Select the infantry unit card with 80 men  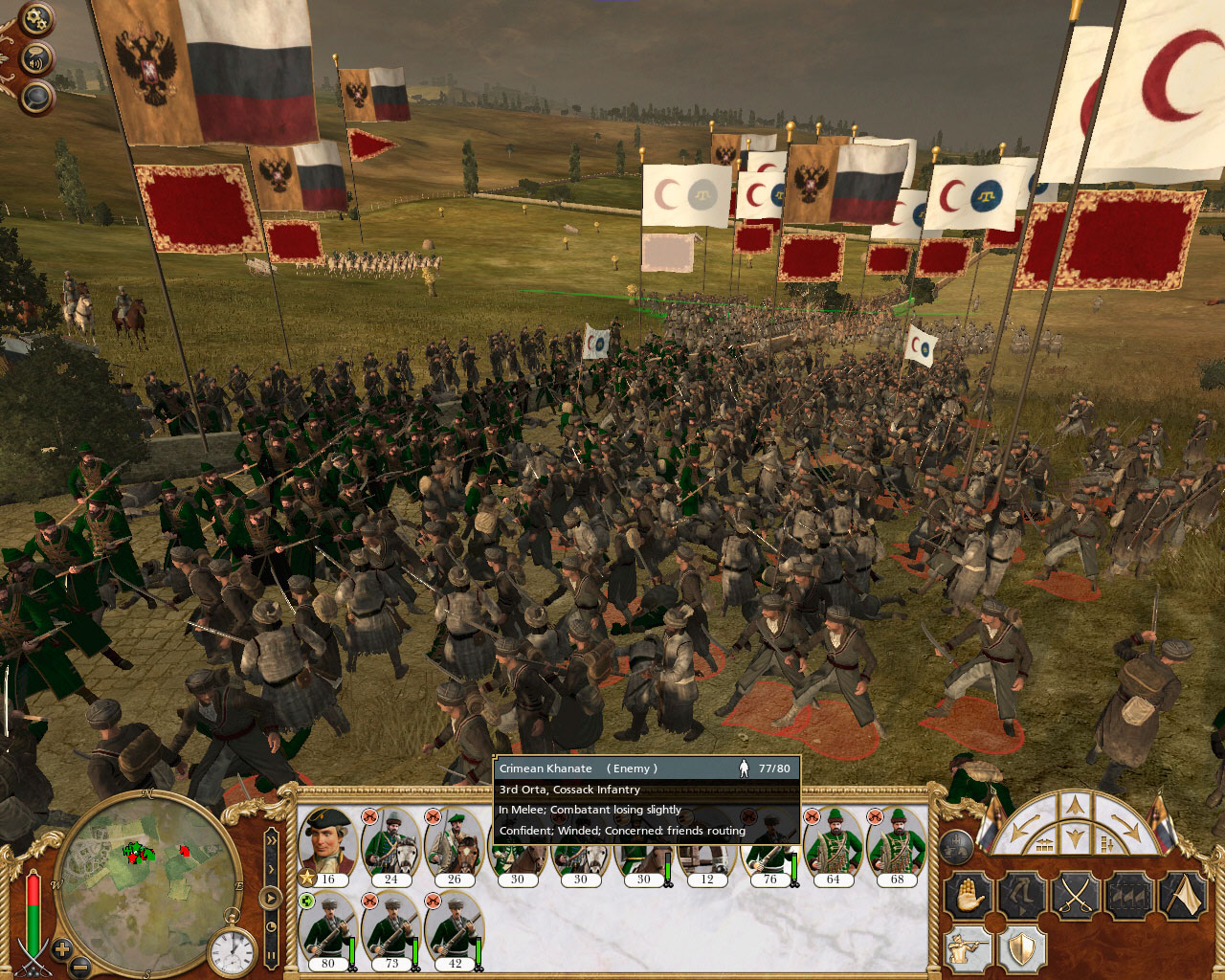click(327, 928)
